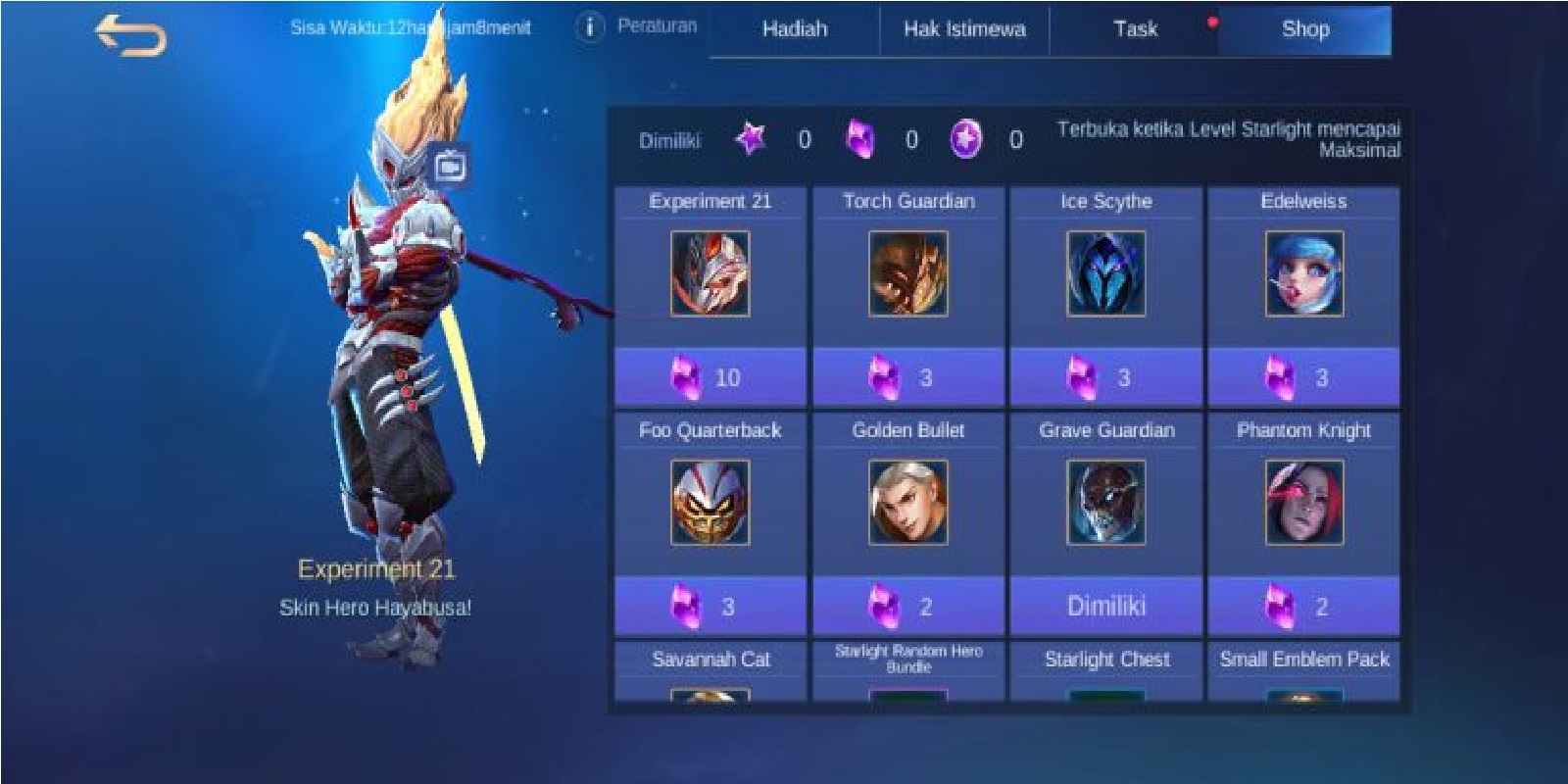1568x784 pixels.
Task: Select the Task tab with red notification
Action: pos(1136,29)
